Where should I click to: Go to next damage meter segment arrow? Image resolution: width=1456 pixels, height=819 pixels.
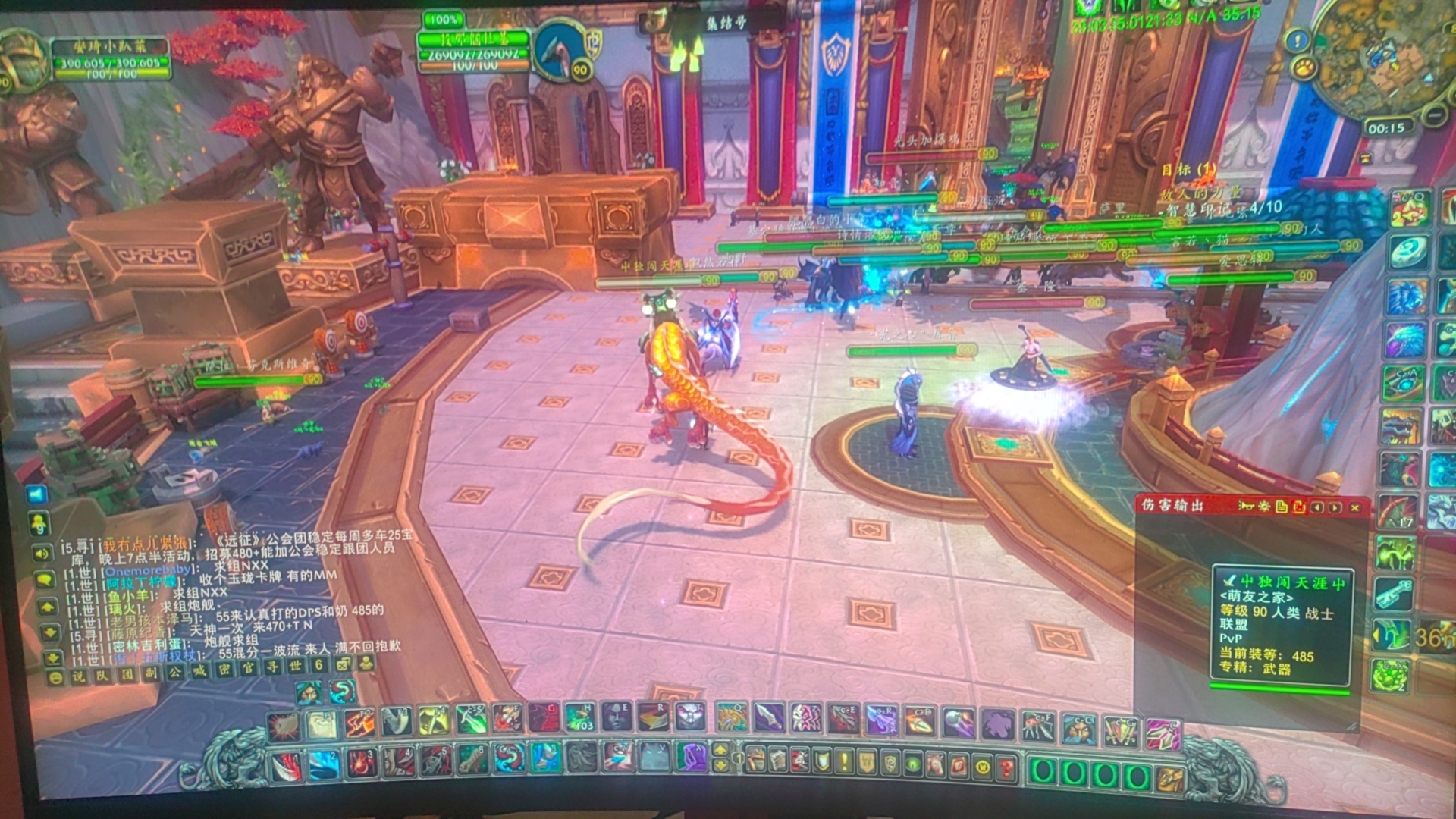[1335, 507]
